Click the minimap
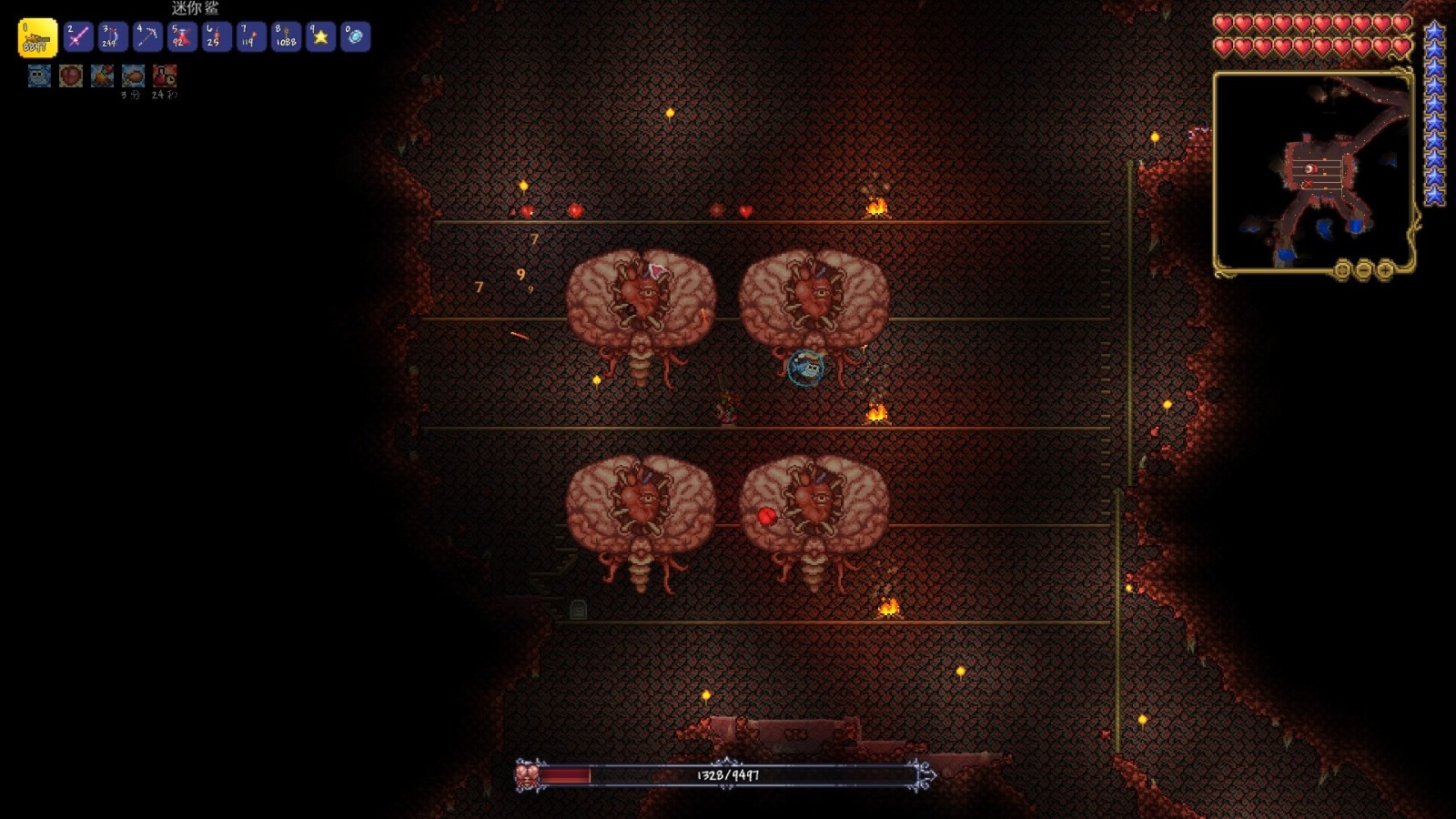This screenshot has width=1456, height=819. 1311,171
